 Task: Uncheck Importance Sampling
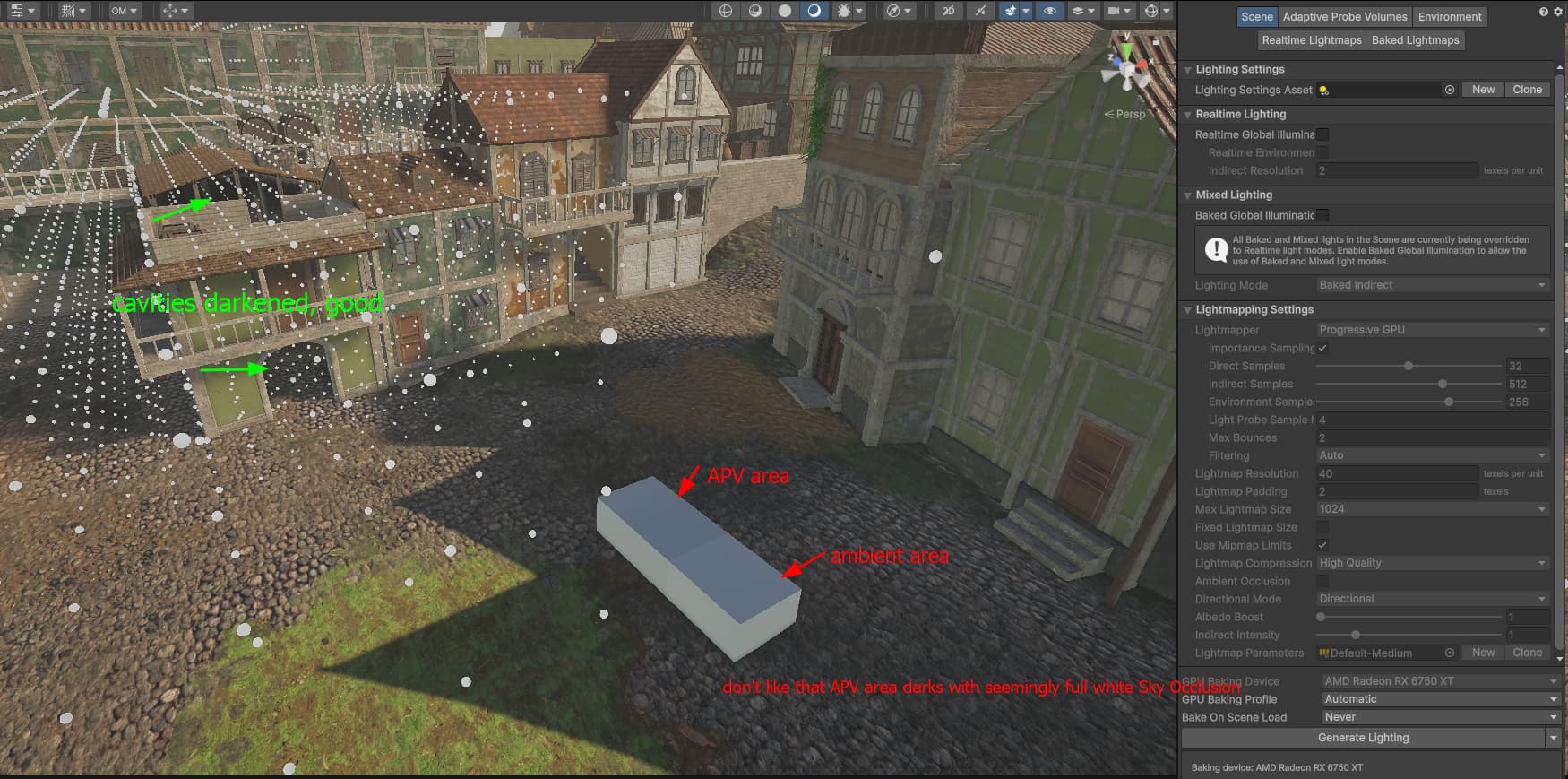[1323, 348]
